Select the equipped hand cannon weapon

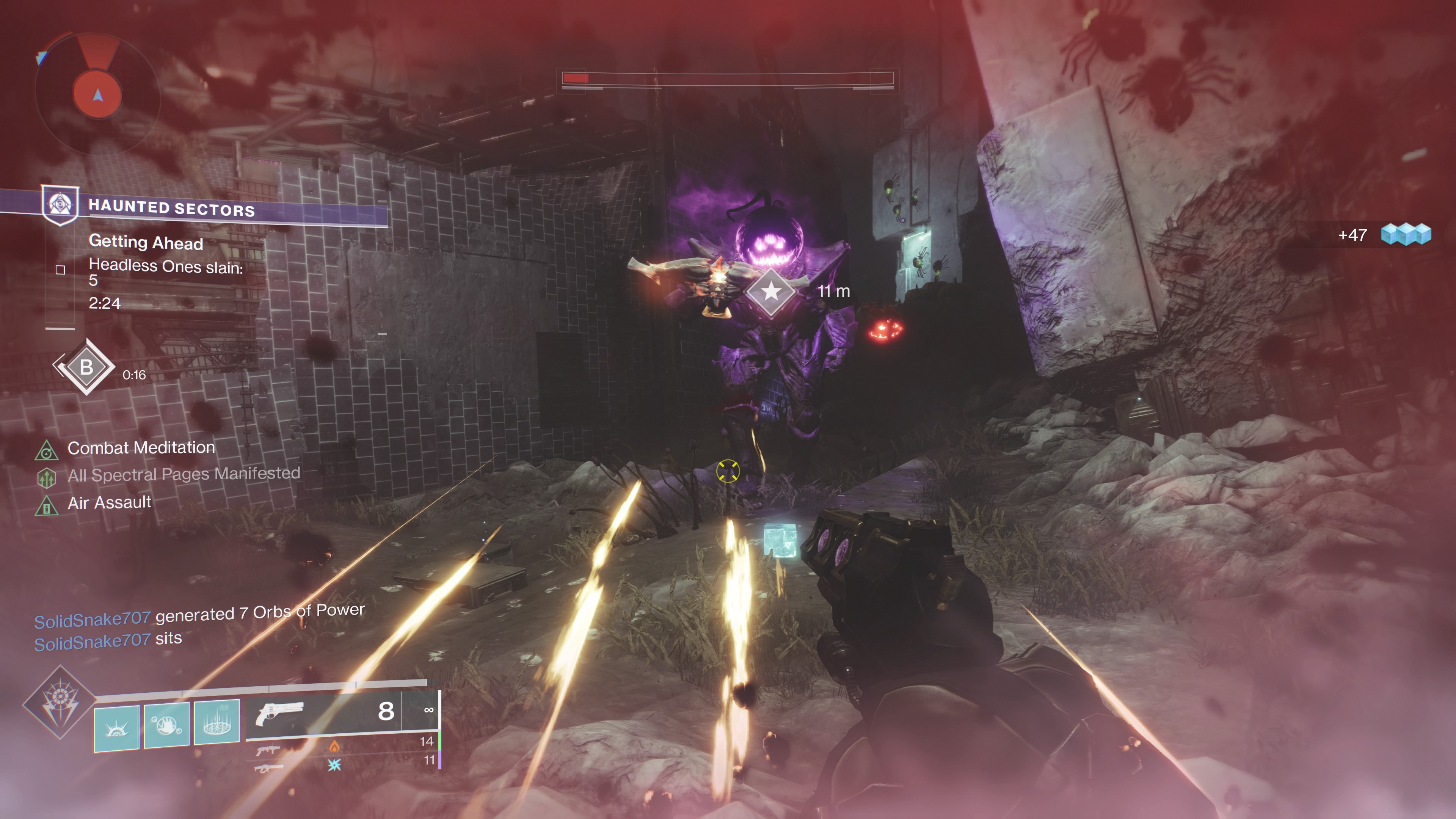pyautogui.click(x=280, y=713)
